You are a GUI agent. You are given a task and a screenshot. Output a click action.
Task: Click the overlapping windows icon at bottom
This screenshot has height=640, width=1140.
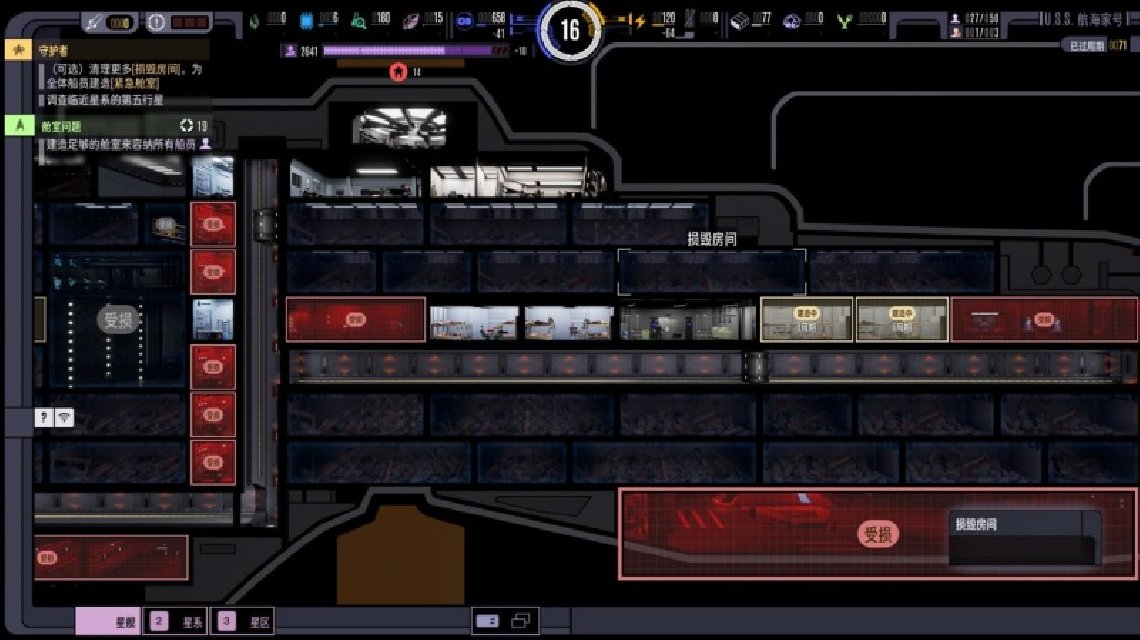tap(520, 621)
